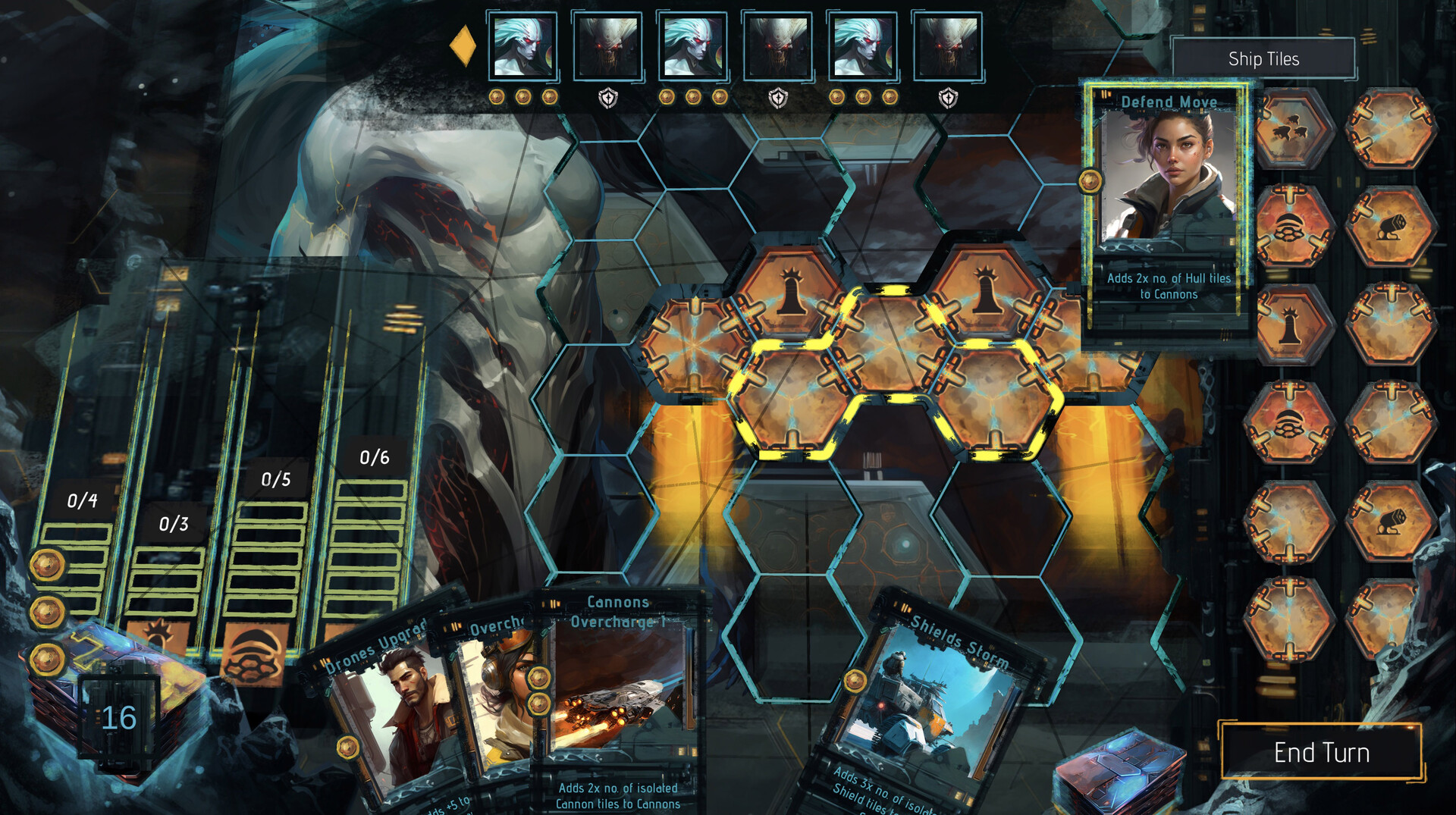Open the Ship Tiles panel header

pyautogui.click(x=1265, y=58)
